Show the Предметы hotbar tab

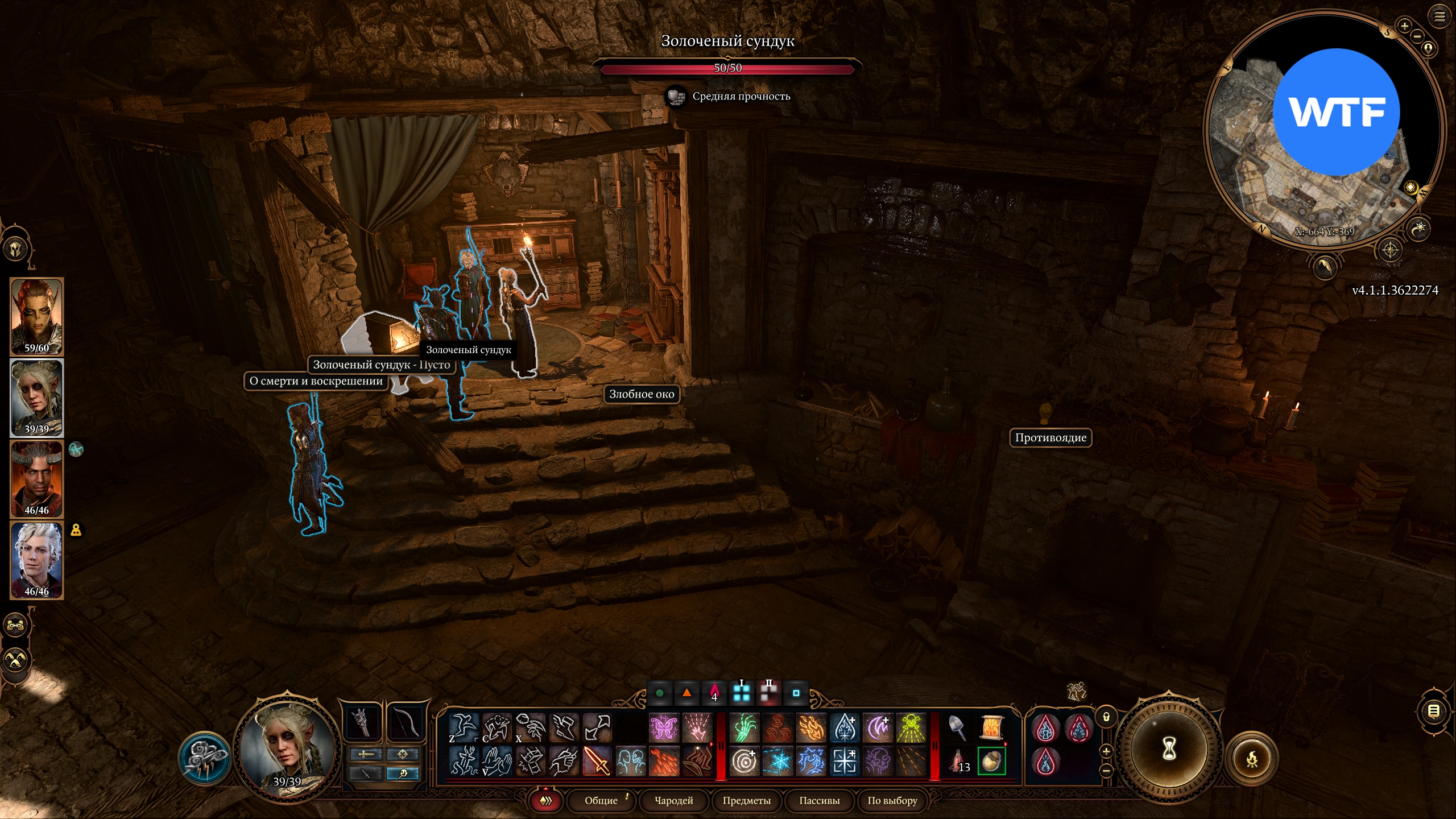click(x=746, y=801)
